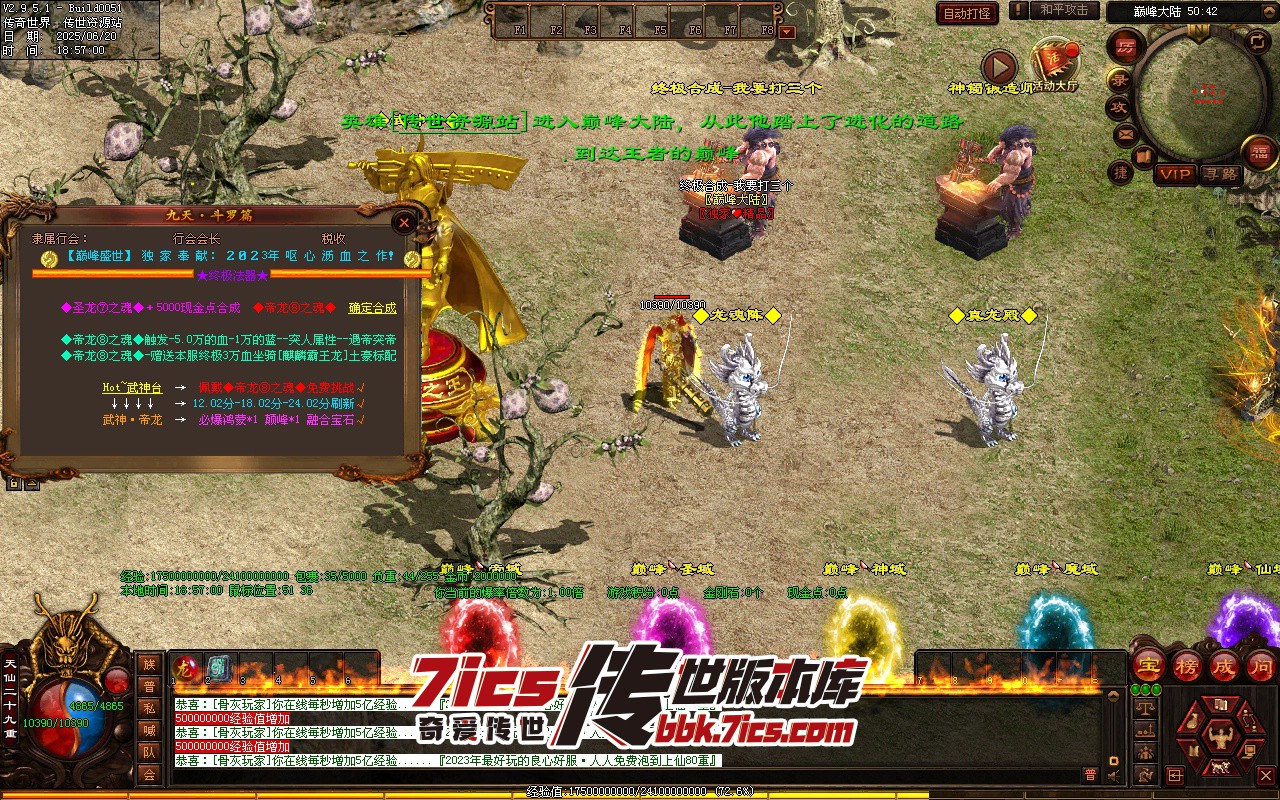Activate 寻路 pathfinding button
This screenshot has width=1280, height=800.
click(1220, 174)
